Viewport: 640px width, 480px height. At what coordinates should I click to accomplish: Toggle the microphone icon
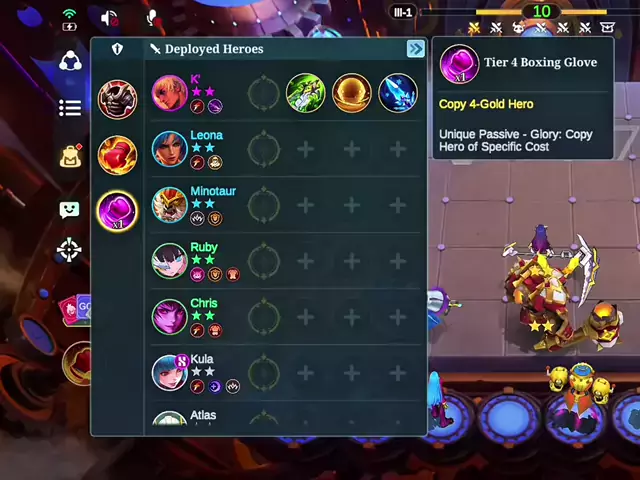tap(153, 17)
